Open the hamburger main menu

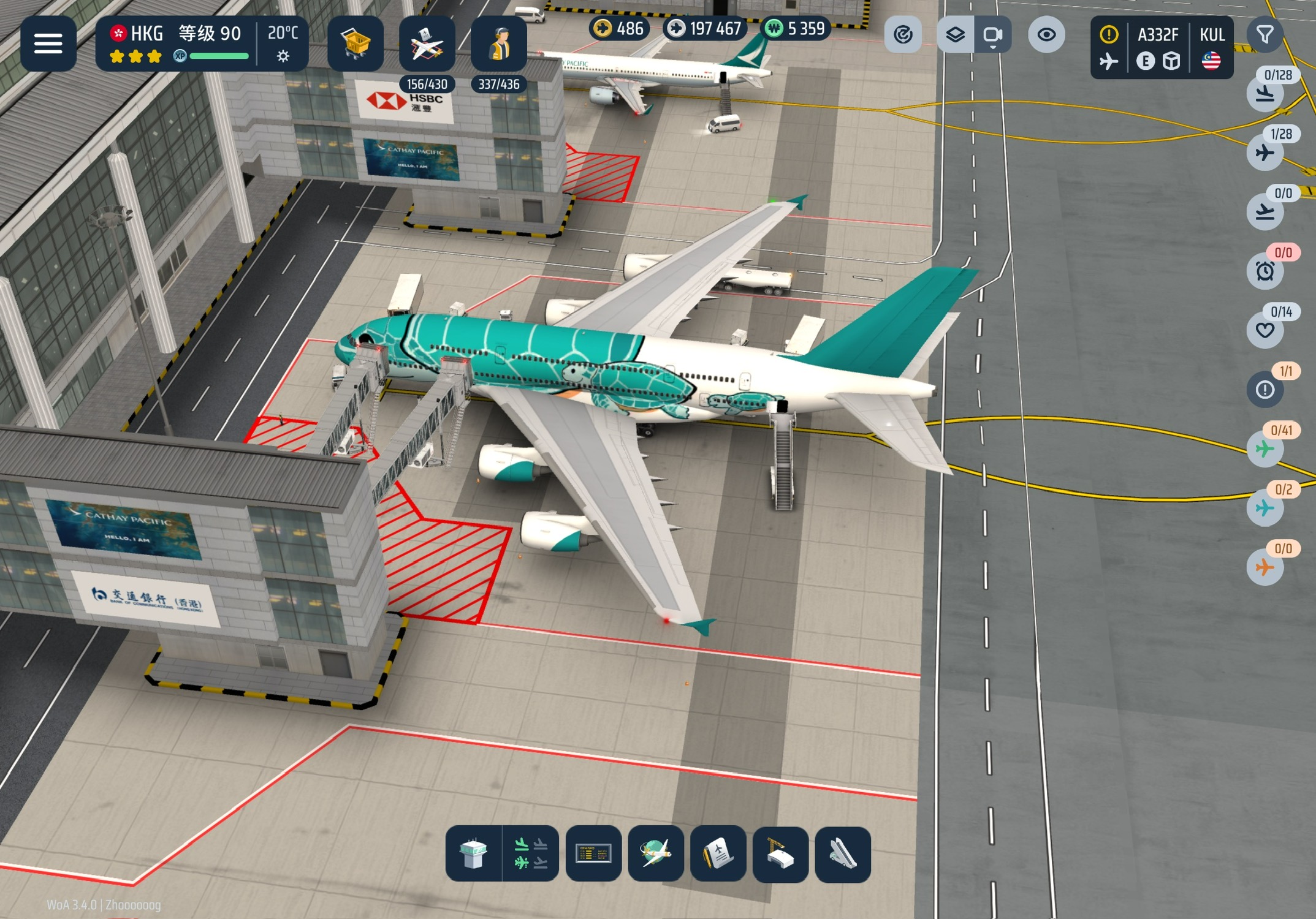[48, 43]
